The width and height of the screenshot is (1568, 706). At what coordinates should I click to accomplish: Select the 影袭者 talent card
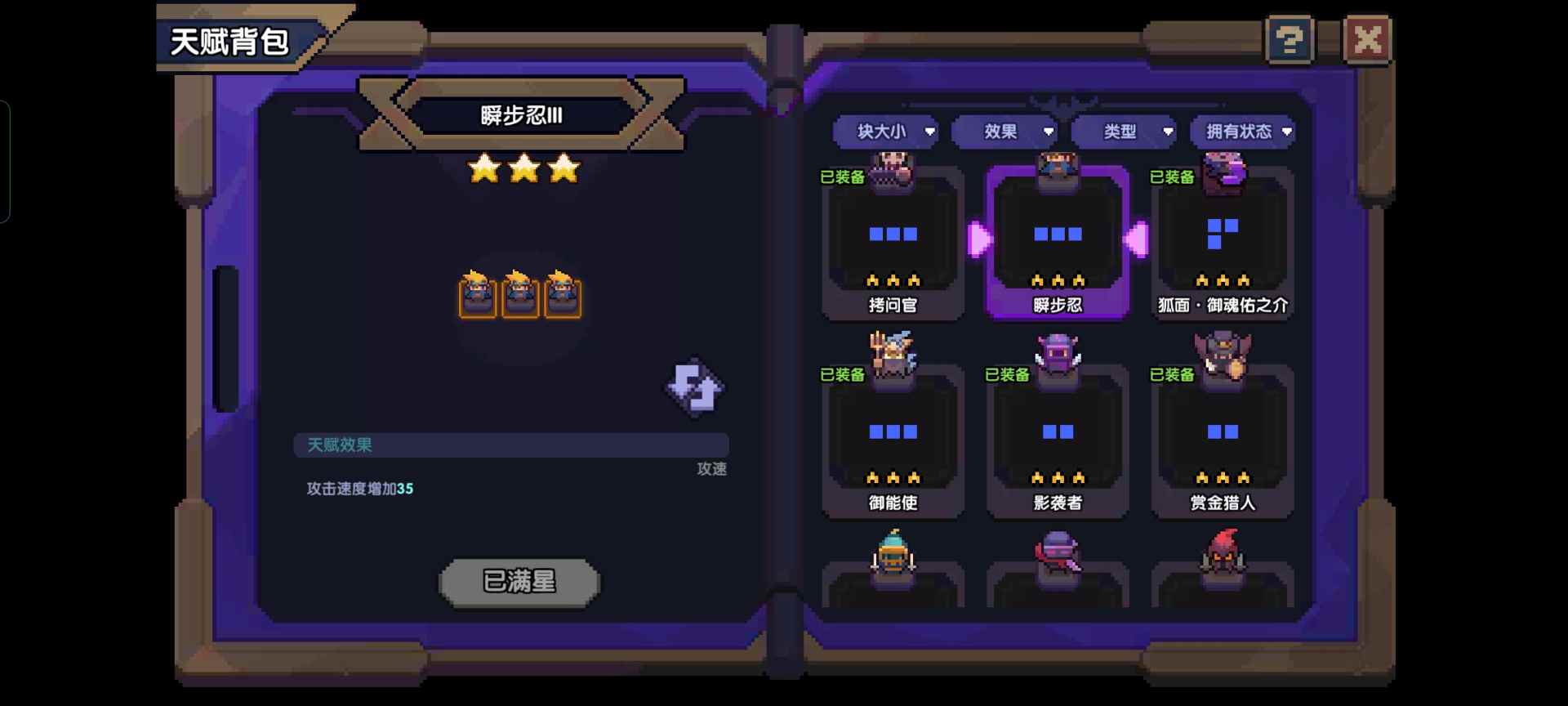point(1058,441)
